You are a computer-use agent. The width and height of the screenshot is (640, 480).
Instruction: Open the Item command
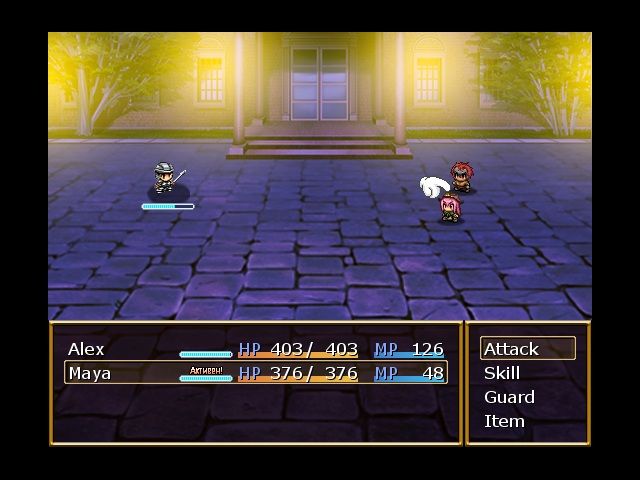[x=527, y=421]
